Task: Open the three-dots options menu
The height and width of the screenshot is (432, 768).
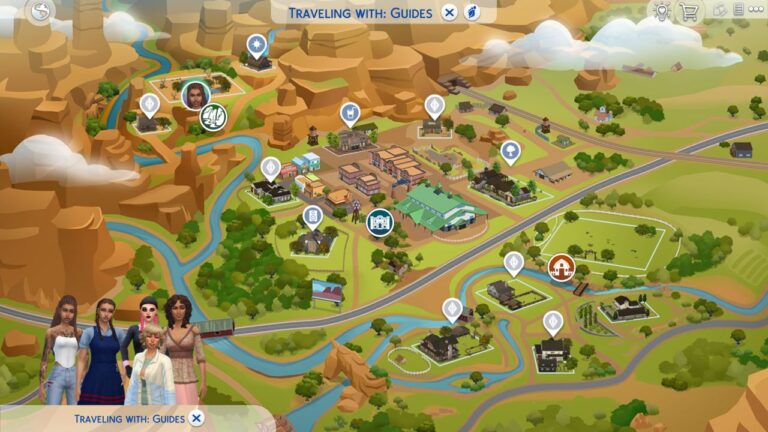Action: pos(756,11)
